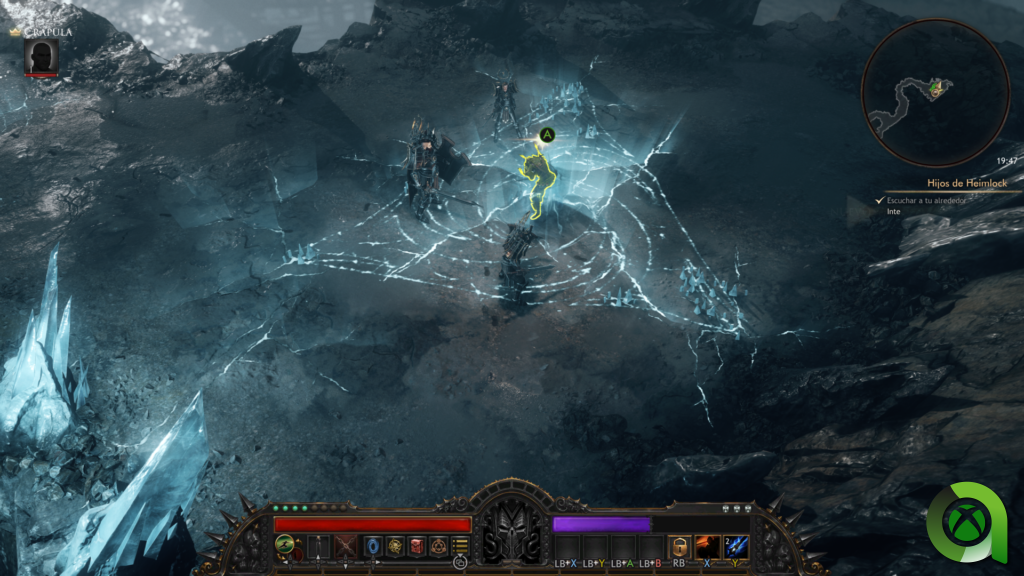Screen dimensions: 1024x576
Task: Select the padlock skill slot
Action: (x=680, y=546)
